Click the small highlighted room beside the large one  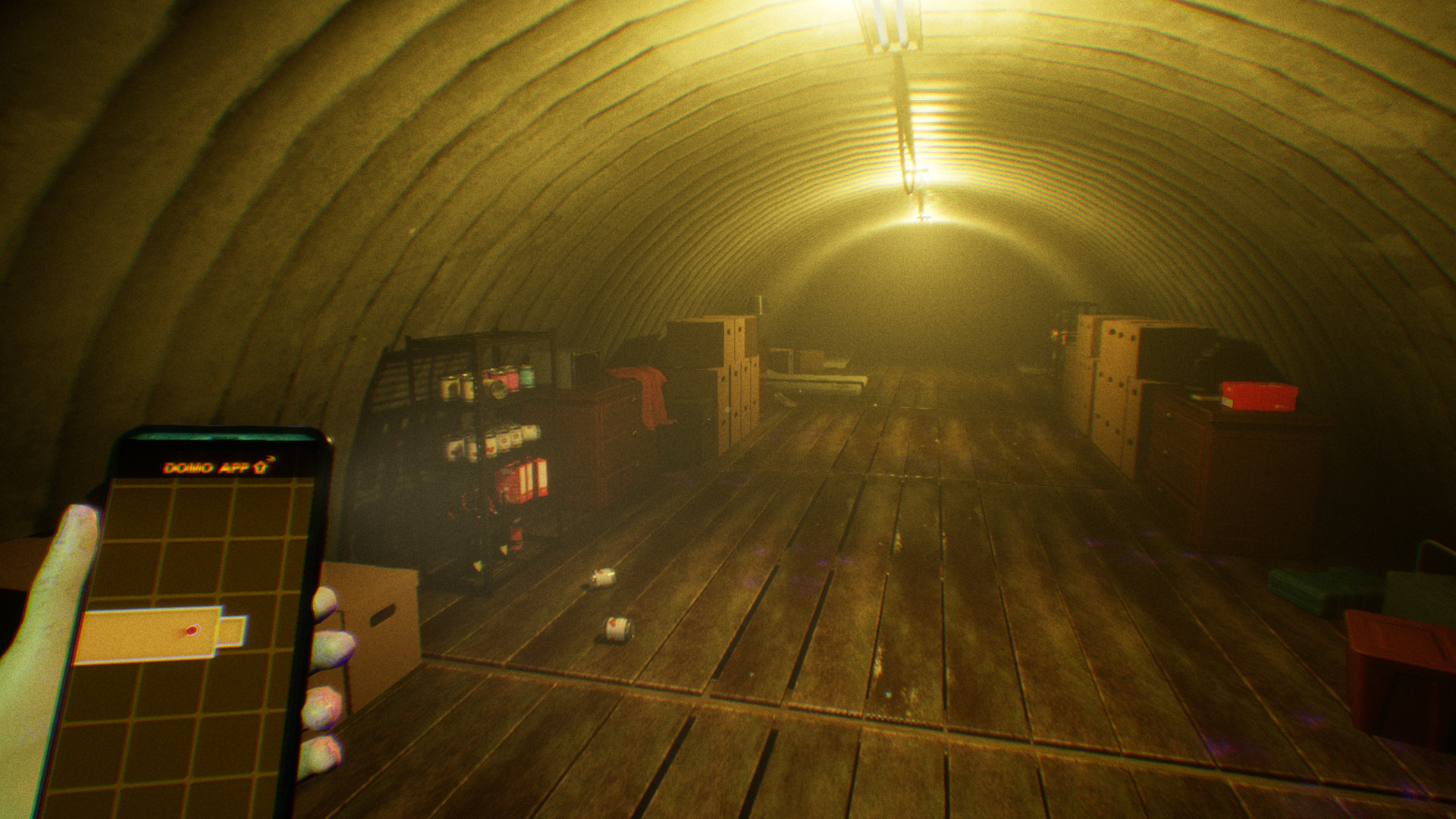[x=234, y=631]
